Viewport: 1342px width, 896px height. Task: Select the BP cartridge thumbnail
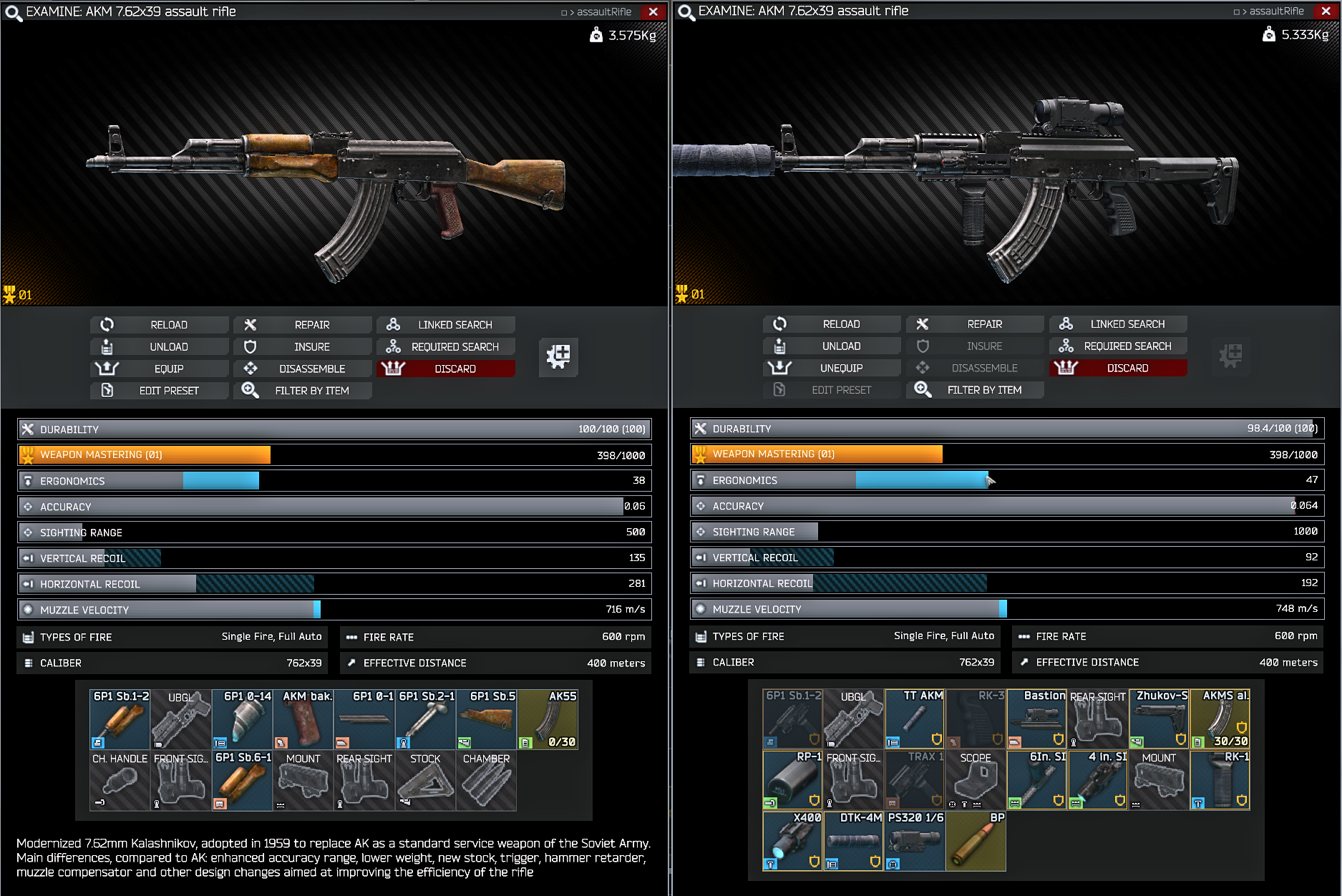pyautogui.click(x=975, y=841)
